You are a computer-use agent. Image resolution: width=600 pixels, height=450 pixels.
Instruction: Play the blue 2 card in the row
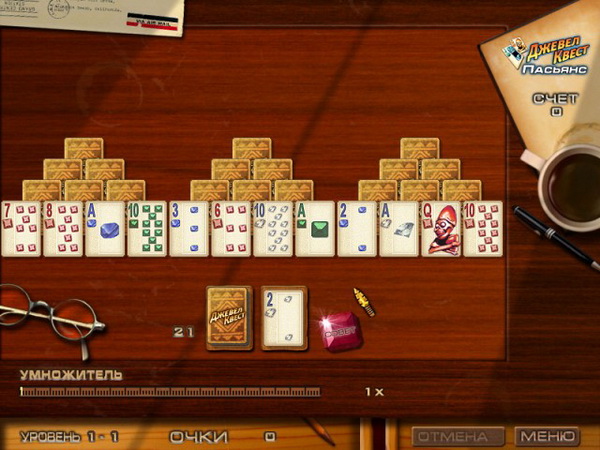coord(357,228)
